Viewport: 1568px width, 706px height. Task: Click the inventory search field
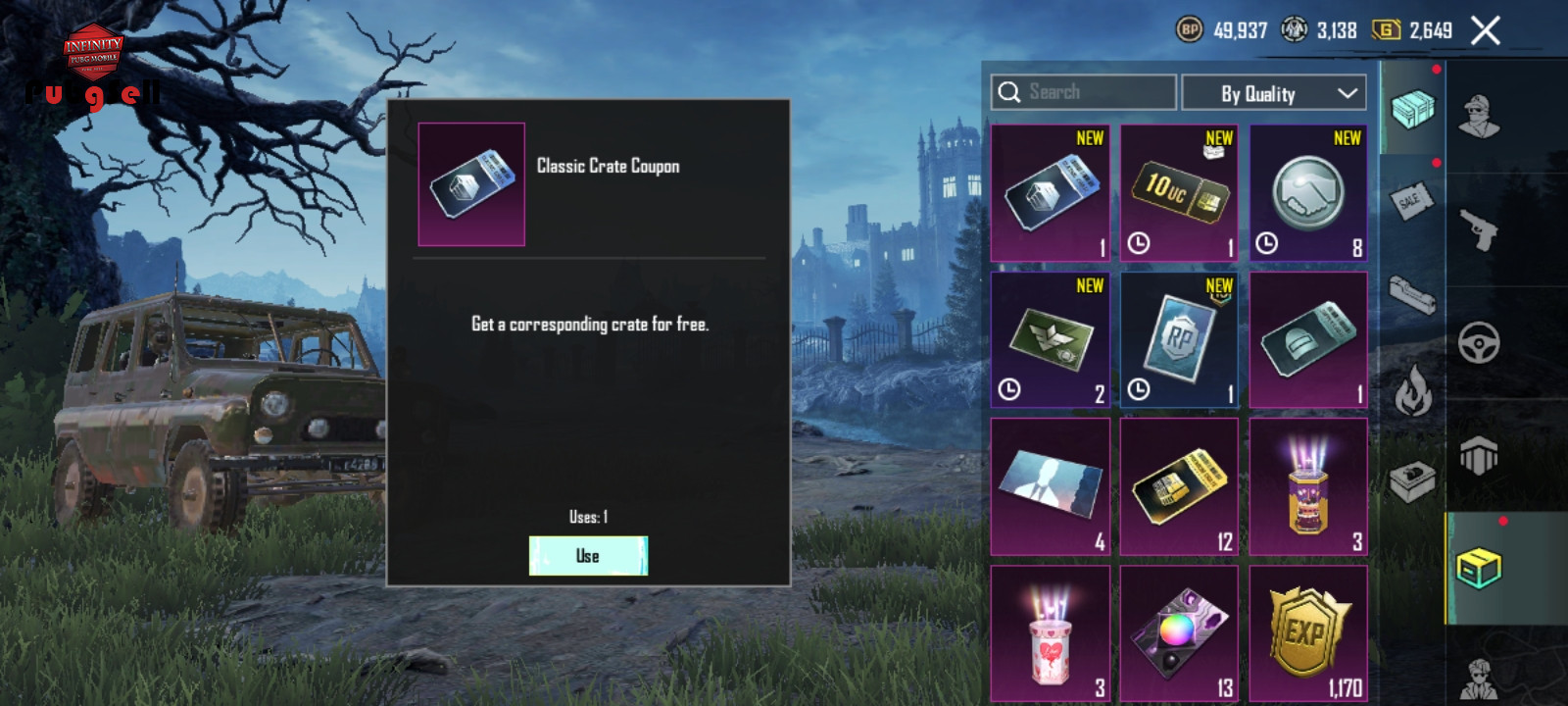click(1084, 92)
